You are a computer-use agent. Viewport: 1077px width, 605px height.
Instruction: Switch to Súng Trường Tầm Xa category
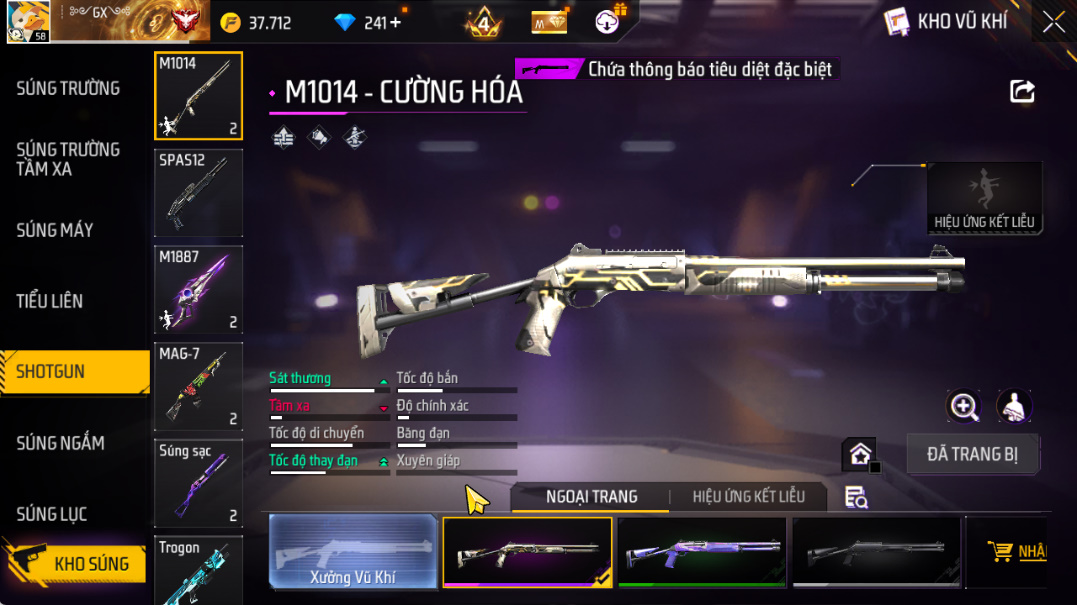(68, 159)
